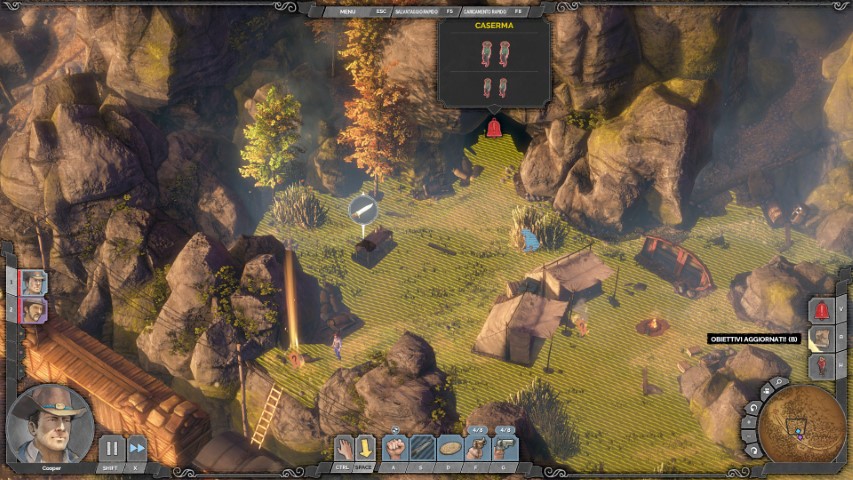The height and width of the screenshot is (480, 853).
Task: Select the throwing knife ability
Action: (x=424, y=447)
